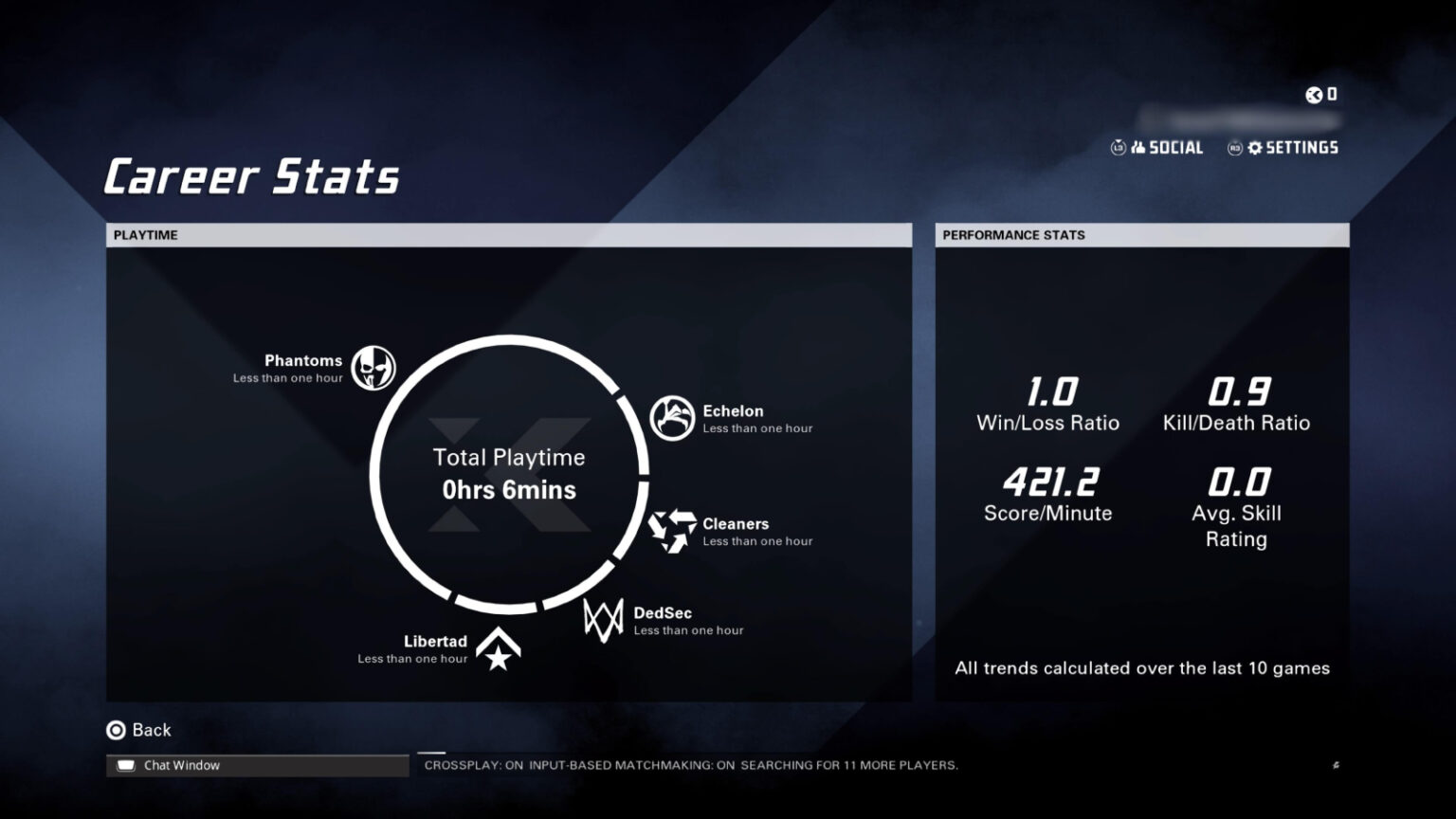This screenshot has height=819, width=1456.
Task: Select the Libertad star faction icon
Action: coord(498,648)
